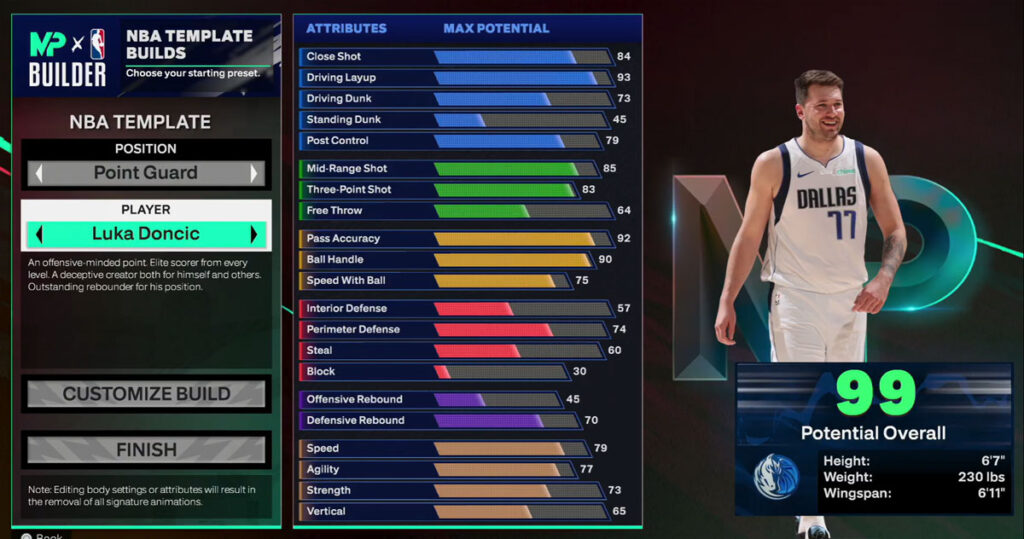Viewport: 1024px width, 539px height.
Task: Choose the Three-Point Shot attribute row
Action: [x=455, y=190]
